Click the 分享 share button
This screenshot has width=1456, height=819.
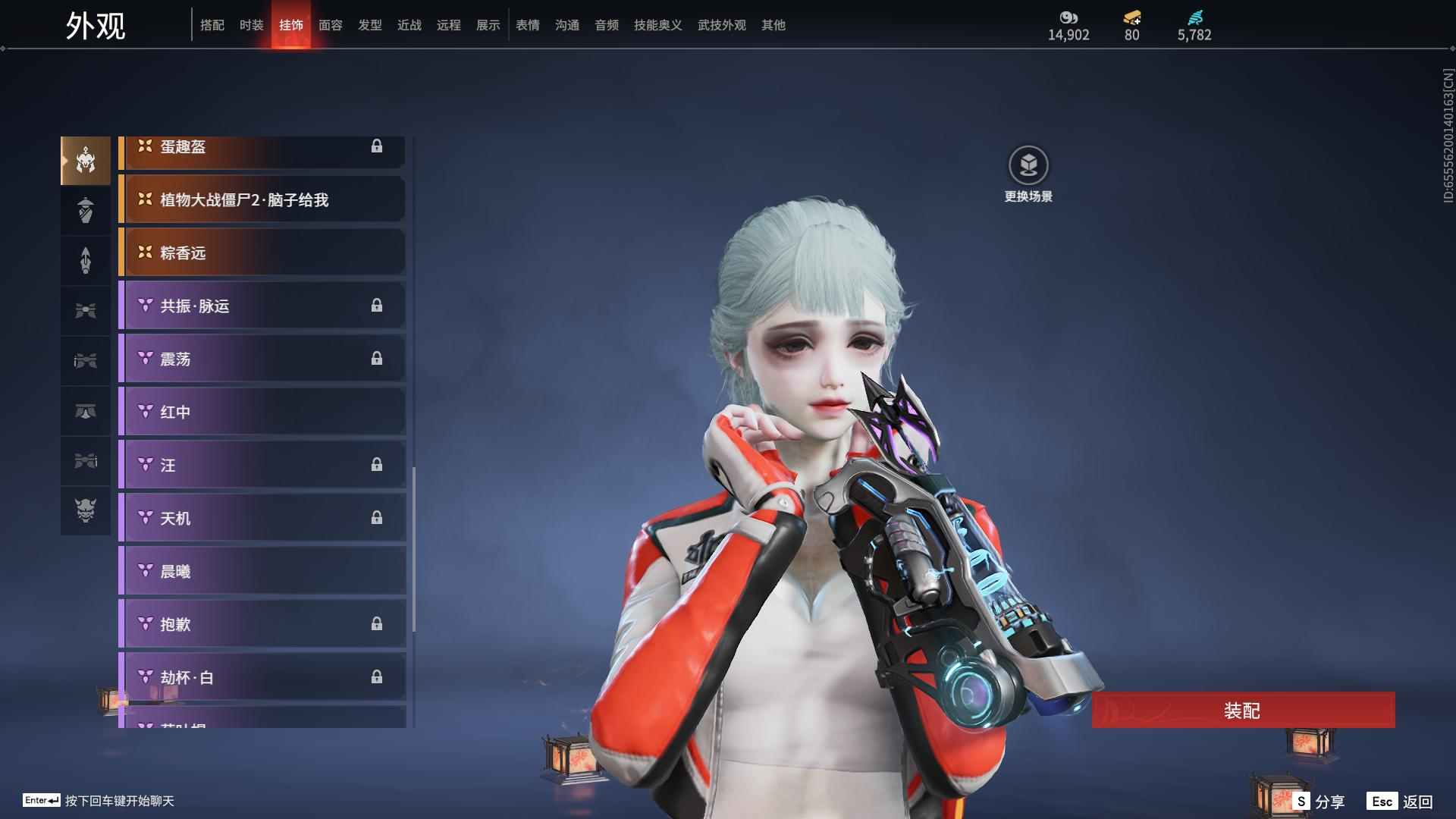[1319, 801]
